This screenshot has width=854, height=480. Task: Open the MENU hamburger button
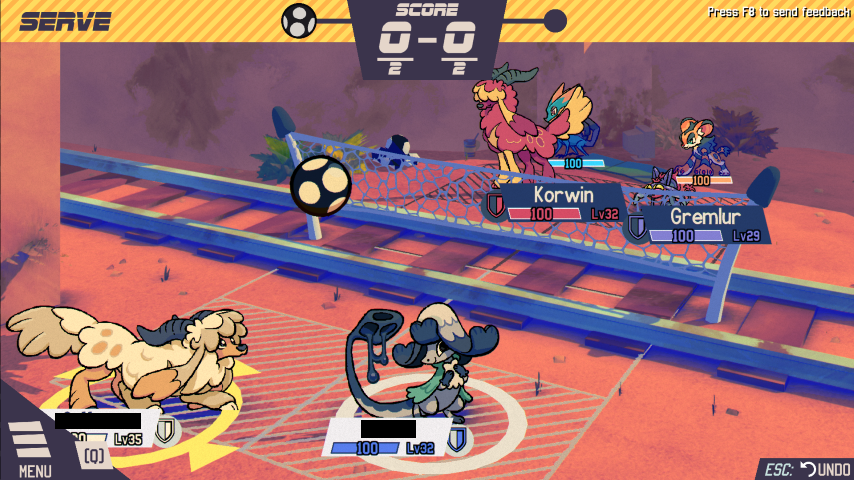tap(30, 446)
